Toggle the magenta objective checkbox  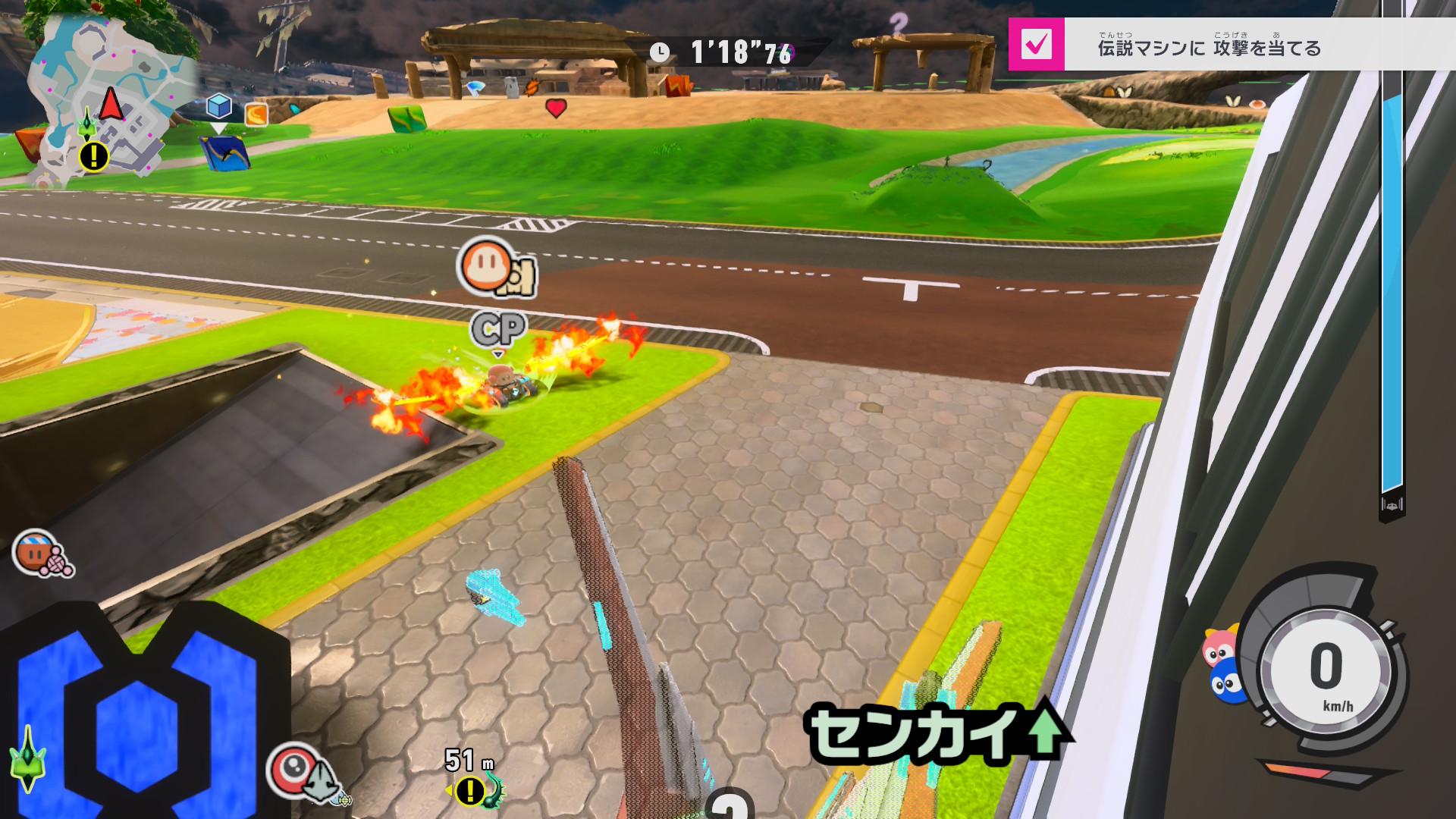[x=1036, y=45]
